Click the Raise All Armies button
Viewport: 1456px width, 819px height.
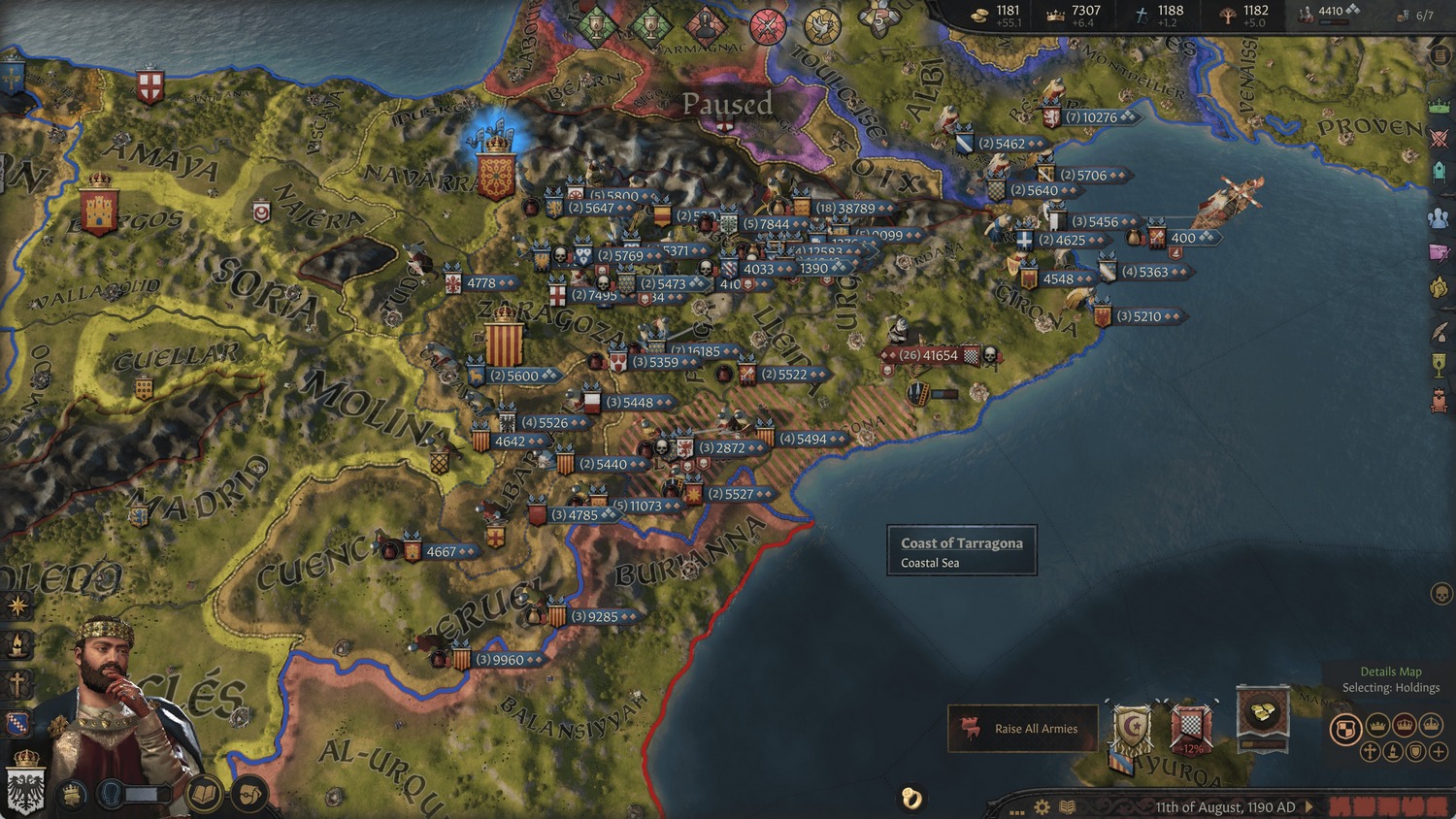point(1023,729)
